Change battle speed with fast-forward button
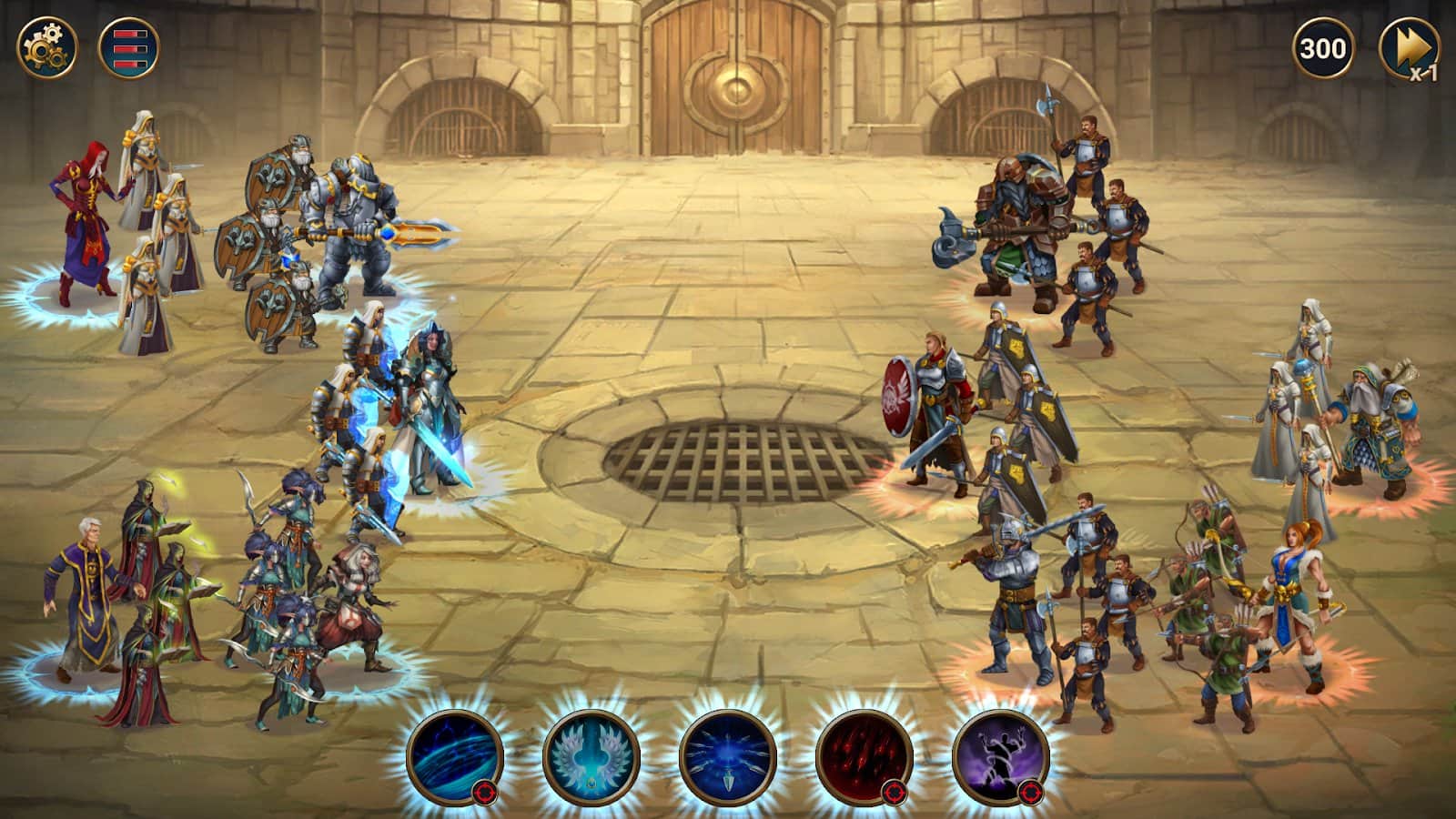This screenshot has height=819, width=1456. pyautogui.click(x=1409, y=49)
